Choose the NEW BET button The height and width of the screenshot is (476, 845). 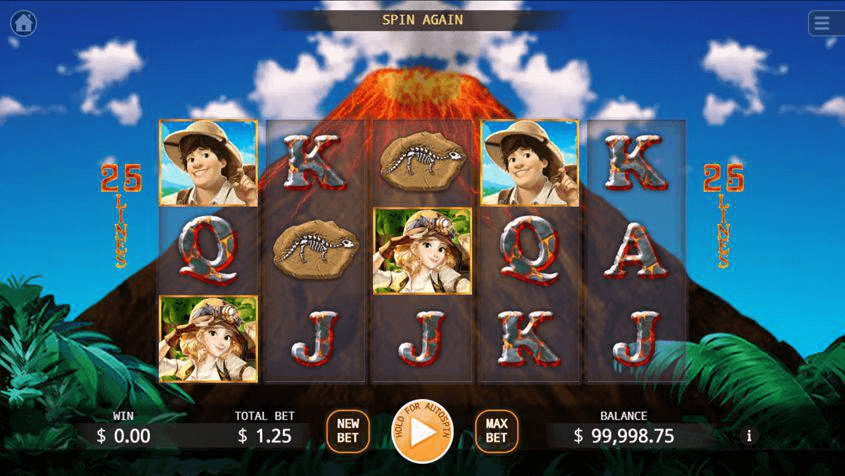tap(348, 431)
